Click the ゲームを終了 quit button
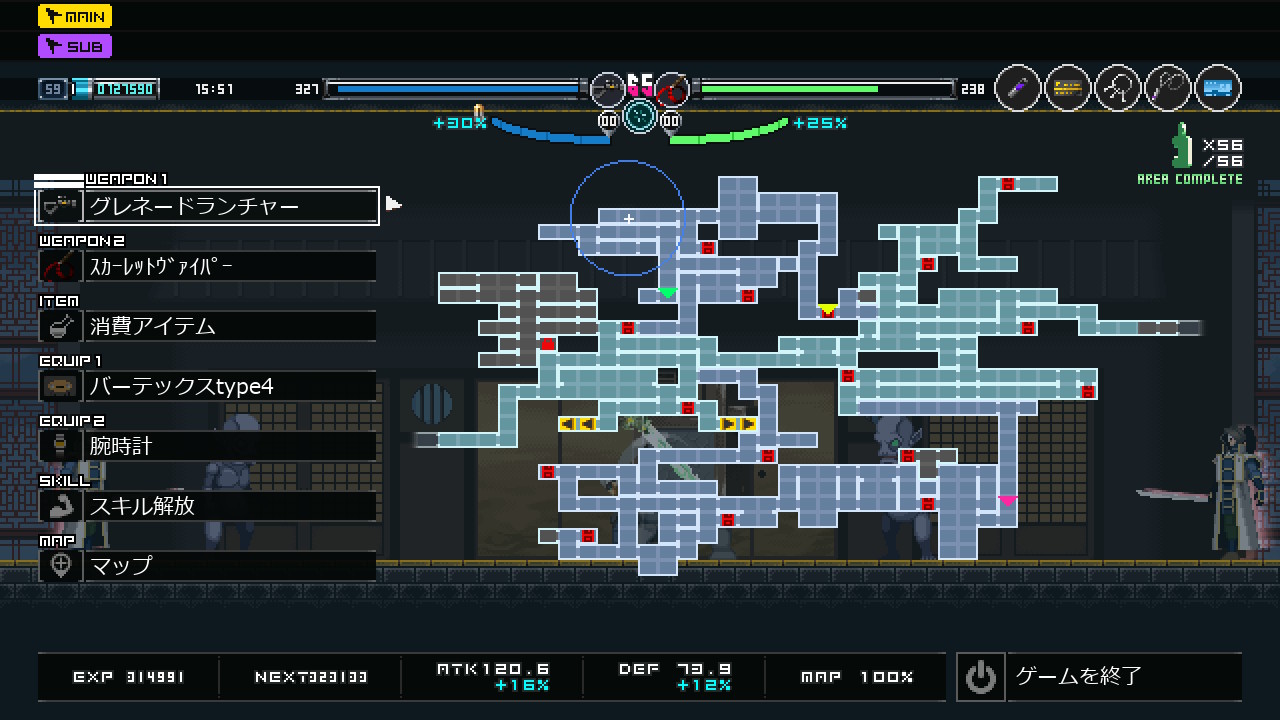 [x=1098, y=677]
